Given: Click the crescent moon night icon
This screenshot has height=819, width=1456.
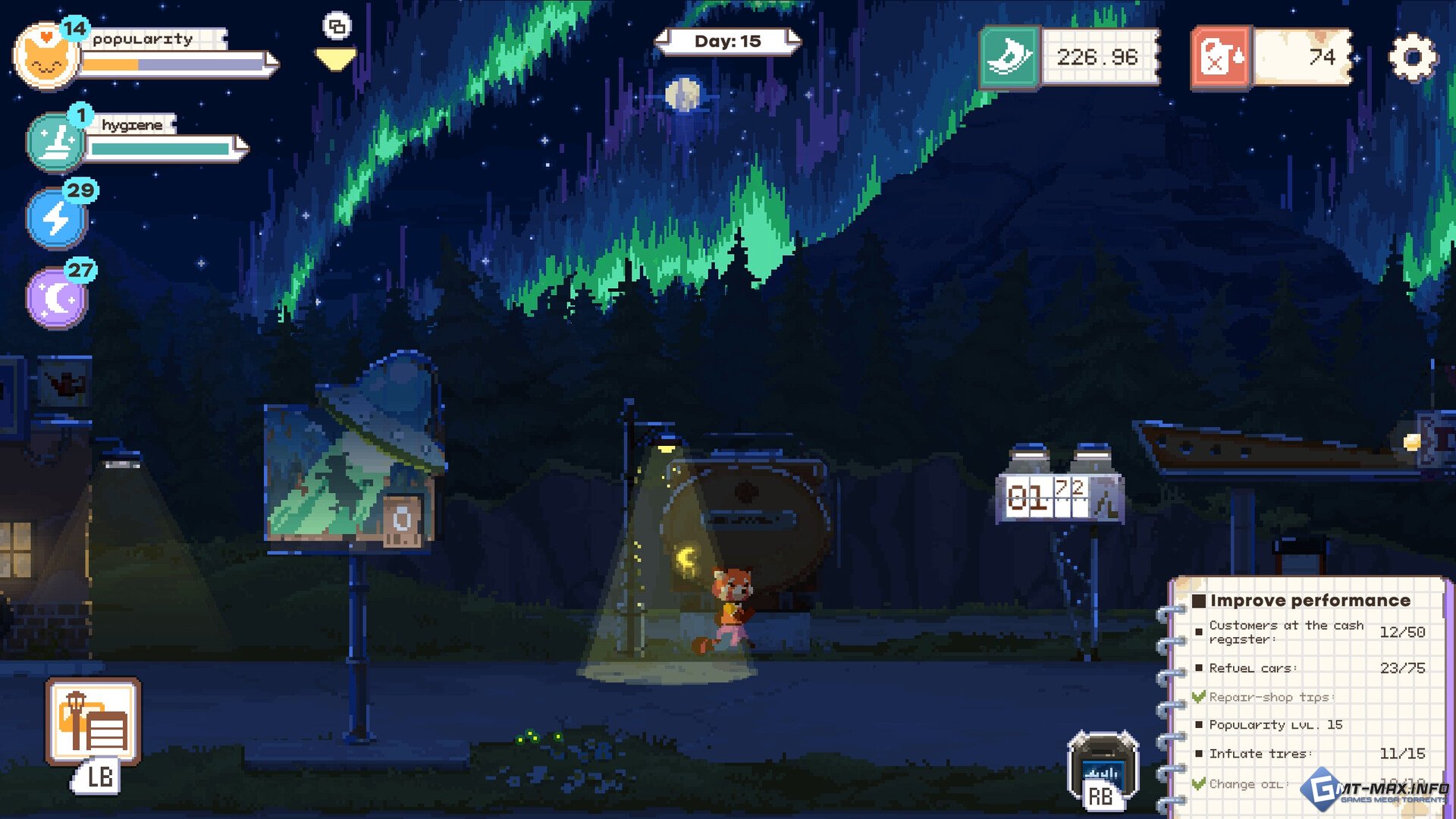Looking at the screenshot, I should pos(57,298).
